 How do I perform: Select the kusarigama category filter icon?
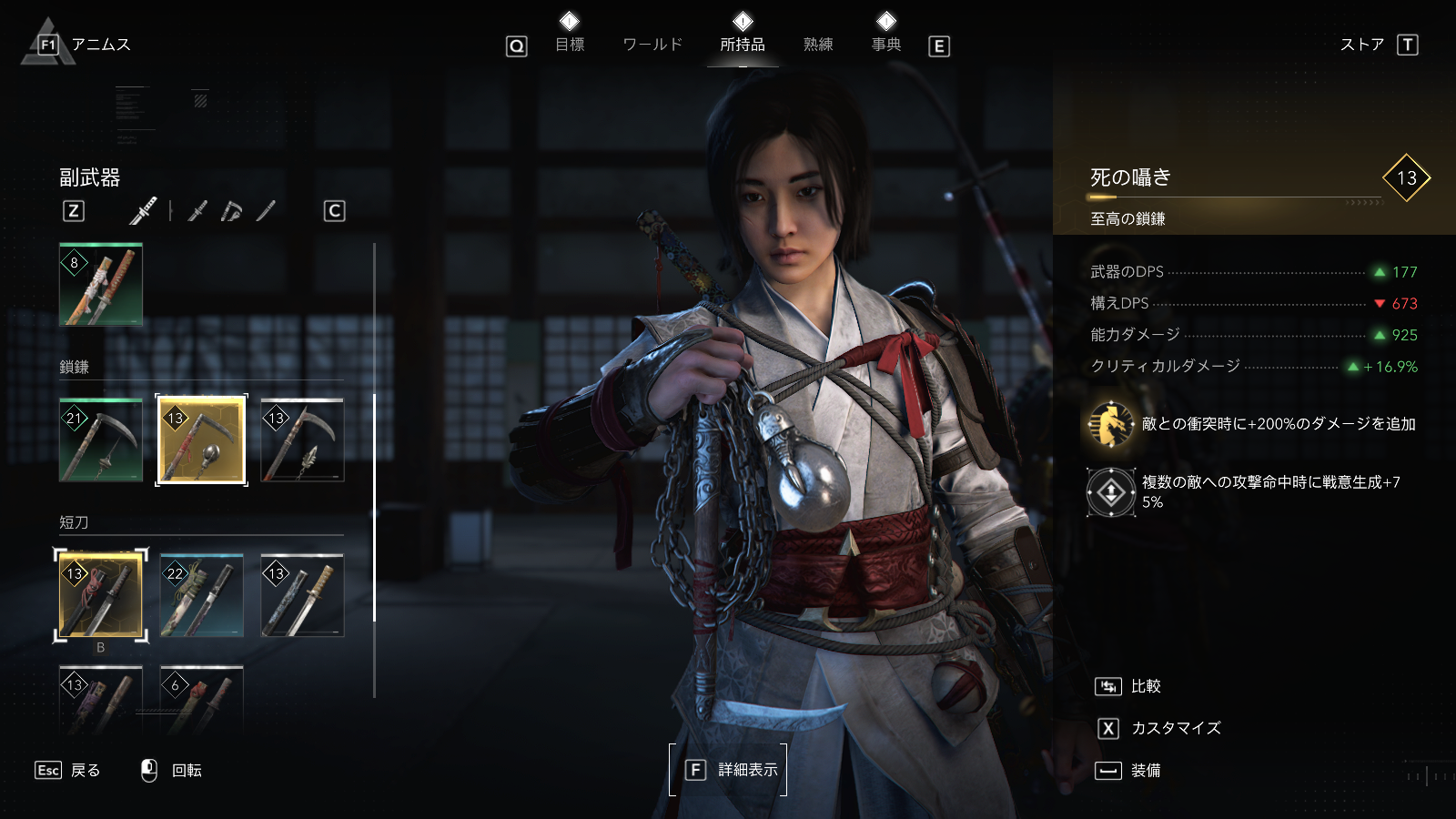pos(231,211)
